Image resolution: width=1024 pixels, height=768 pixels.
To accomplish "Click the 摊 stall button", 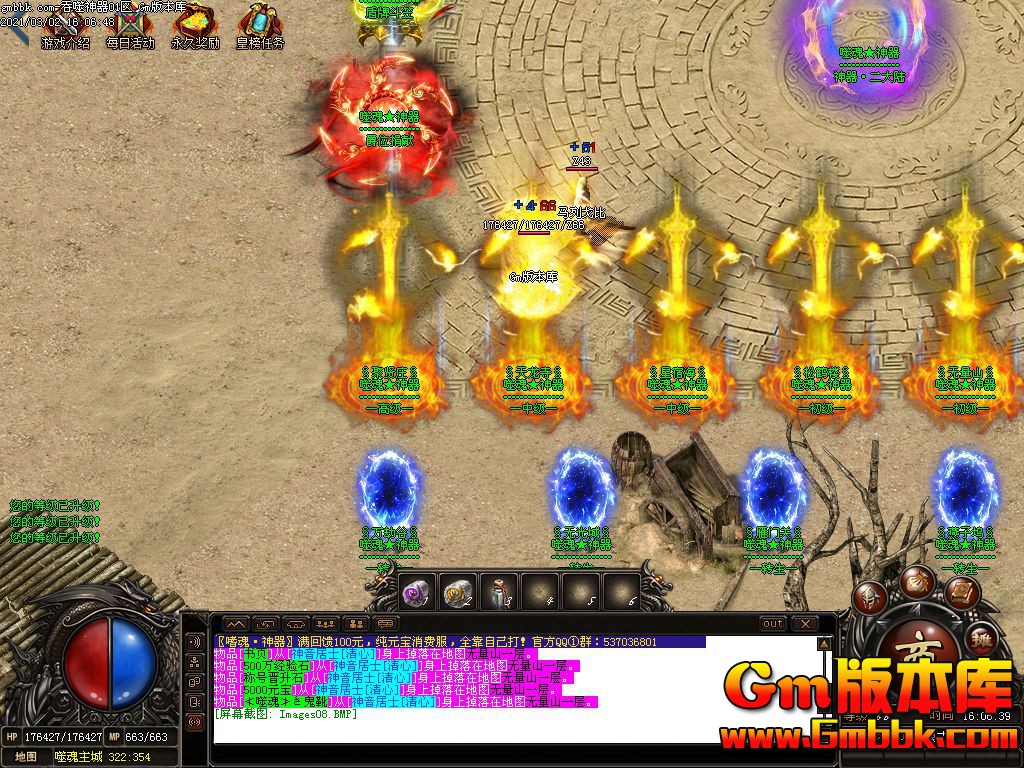I will pos(982,640).
